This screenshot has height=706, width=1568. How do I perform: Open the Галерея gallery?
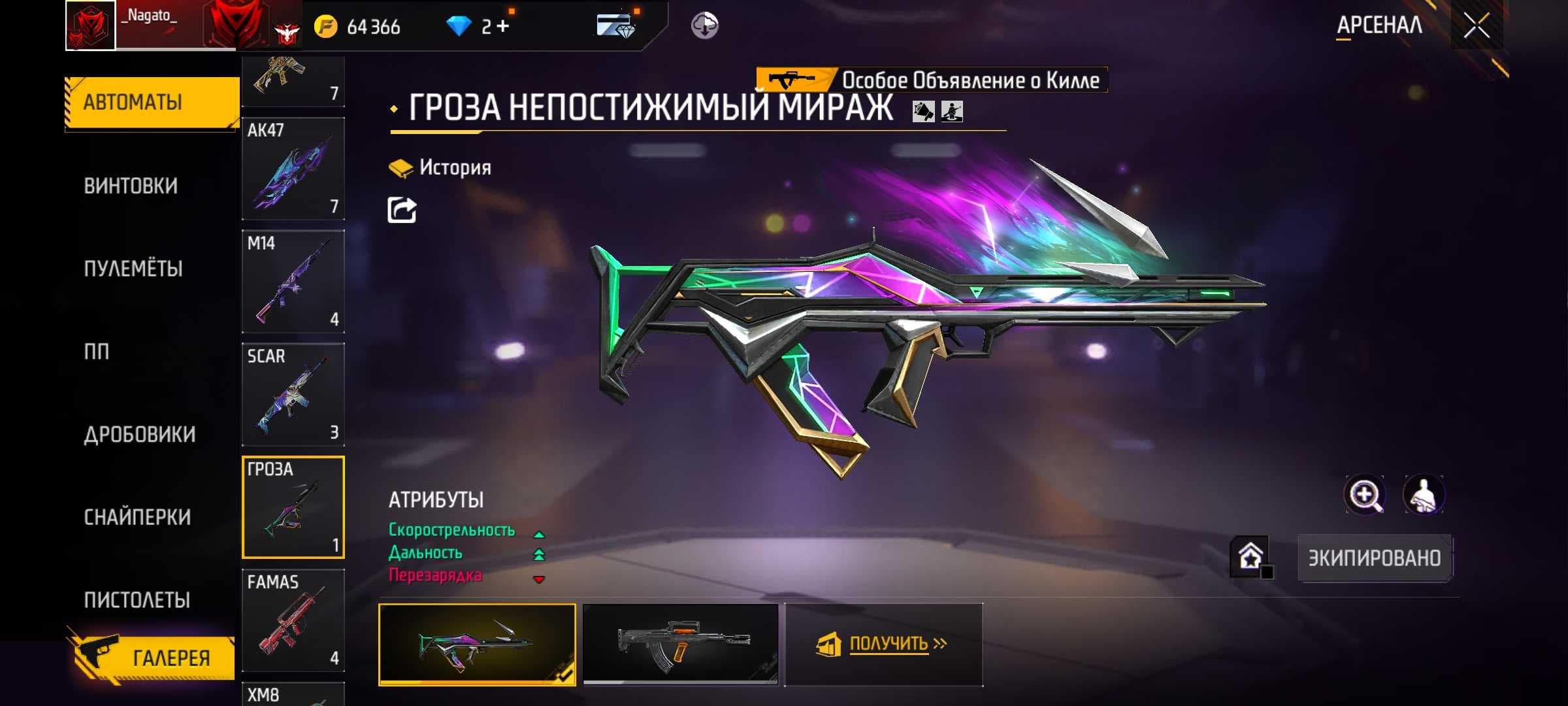point(154,658)
